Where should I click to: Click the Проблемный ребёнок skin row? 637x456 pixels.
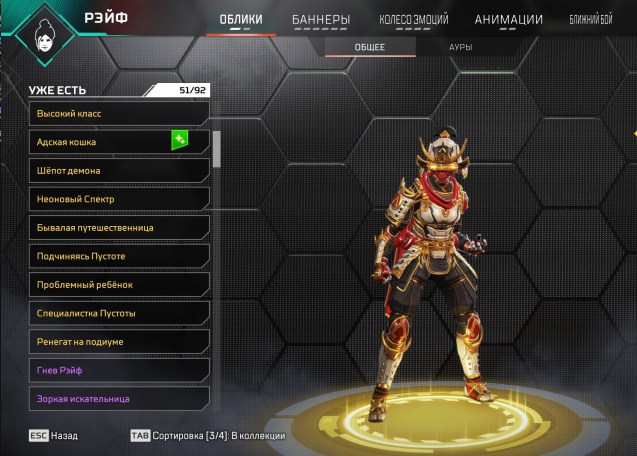pyautogui.click(x=119, y=285)
